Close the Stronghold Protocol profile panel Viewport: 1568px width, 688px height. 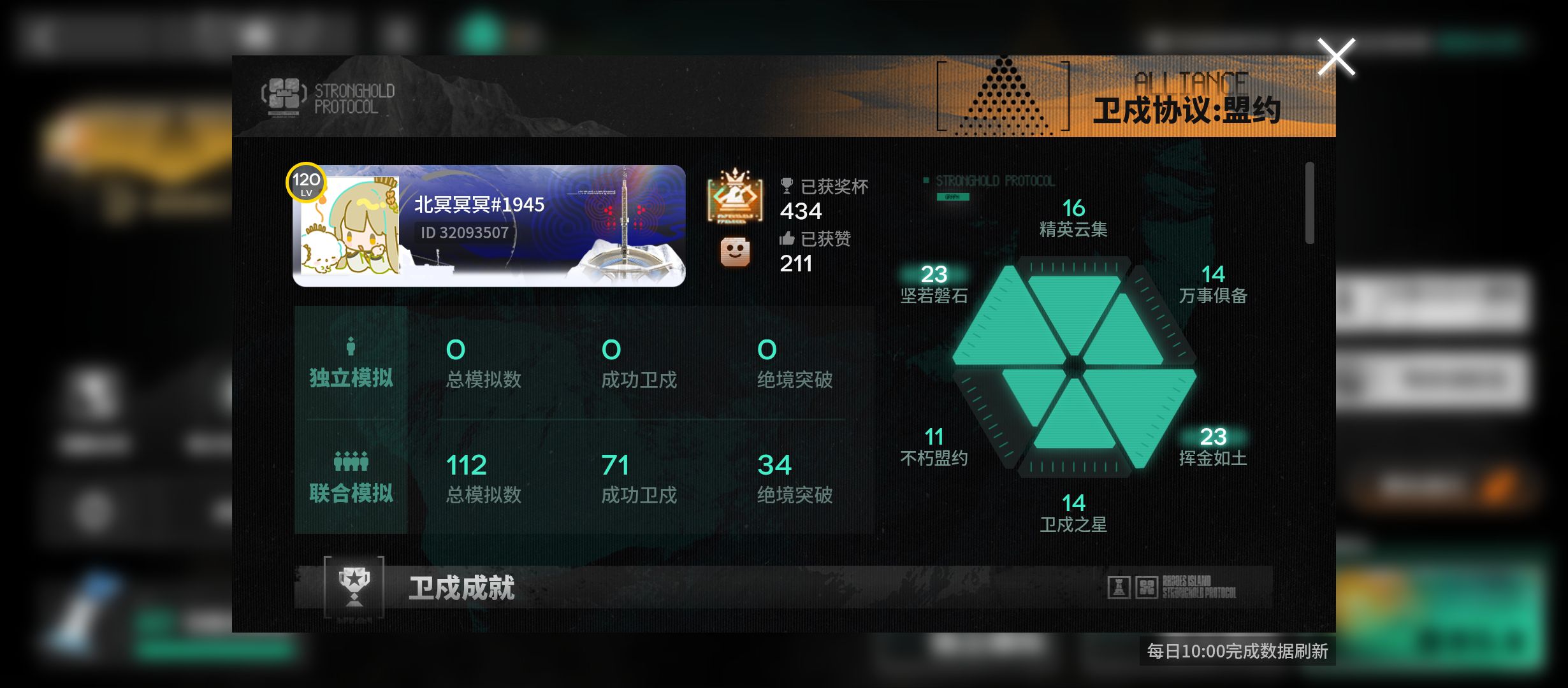point(1336,57)
